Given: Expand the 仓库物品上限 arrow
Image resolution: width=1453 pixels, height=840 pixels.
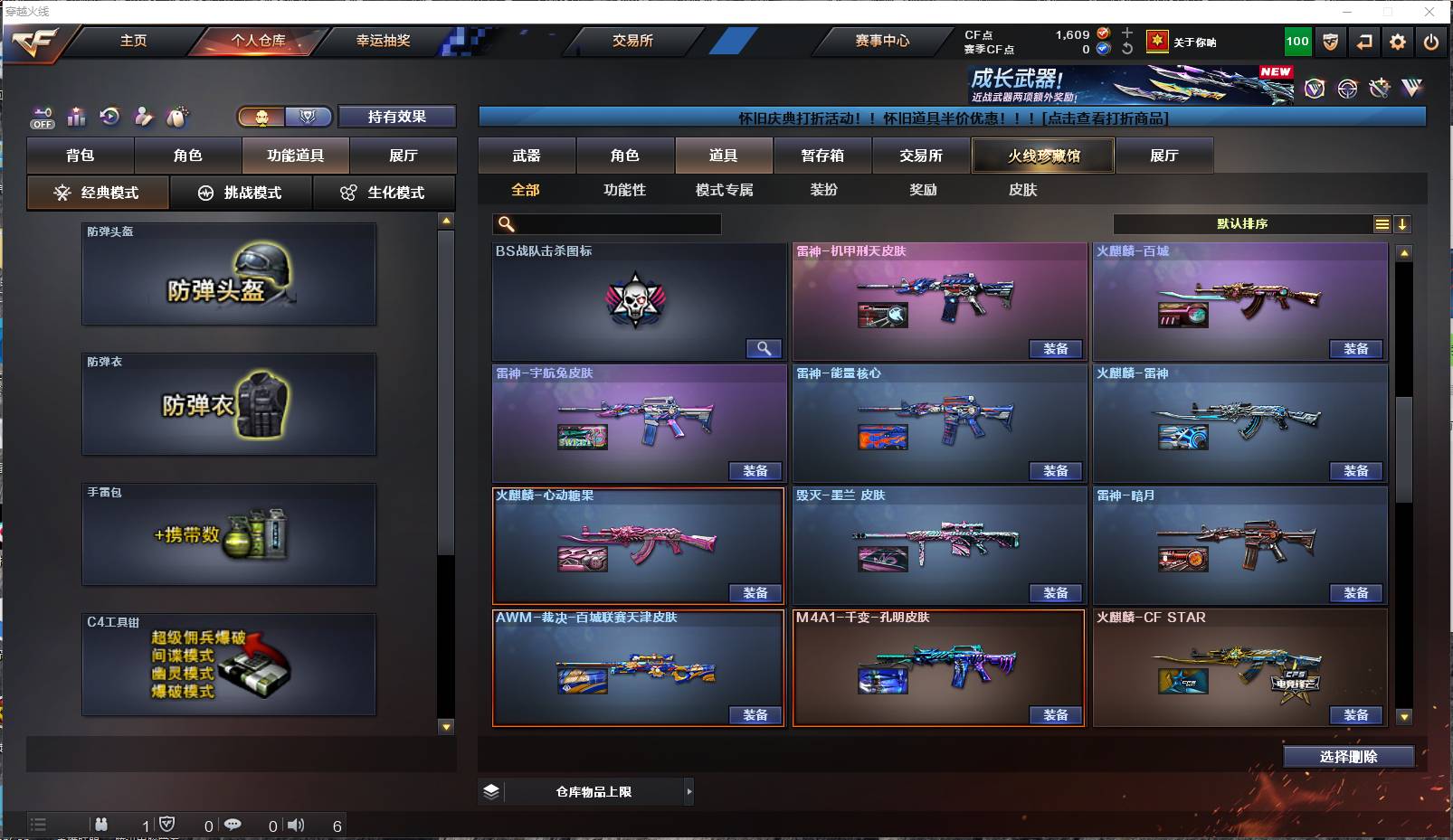Looking at the screenshot, I should tap(688, 791).
